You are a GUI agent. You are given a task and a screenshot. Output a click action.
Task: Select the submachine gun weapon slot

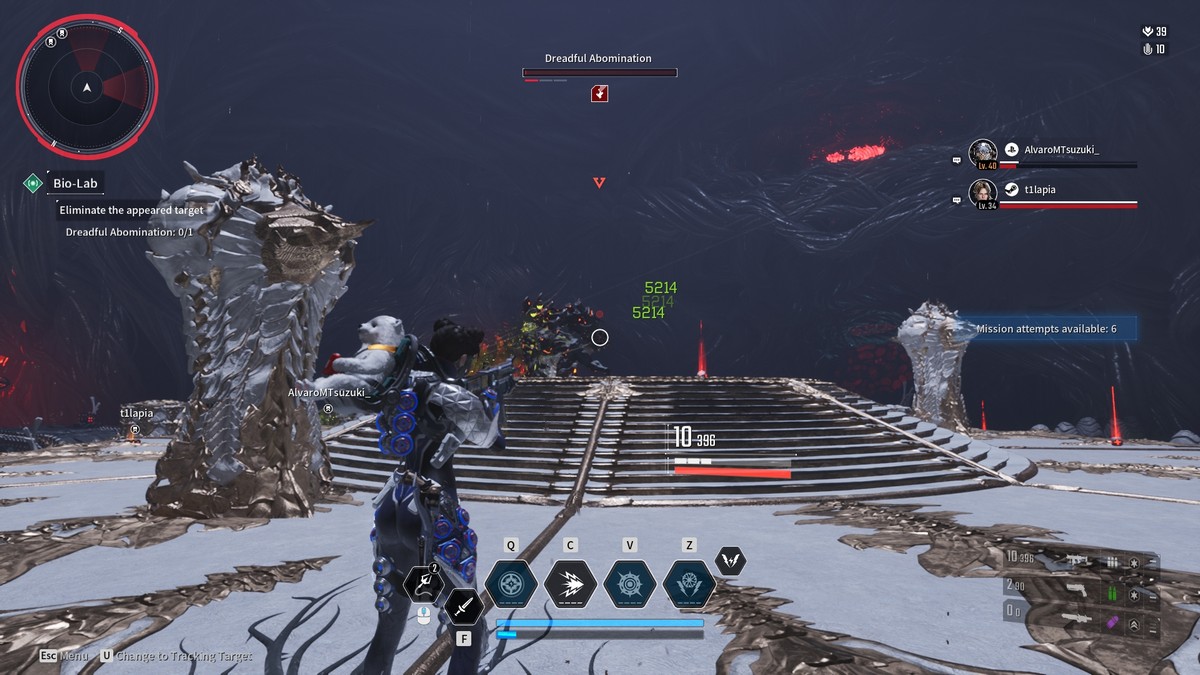click(x=1076, y=562)
